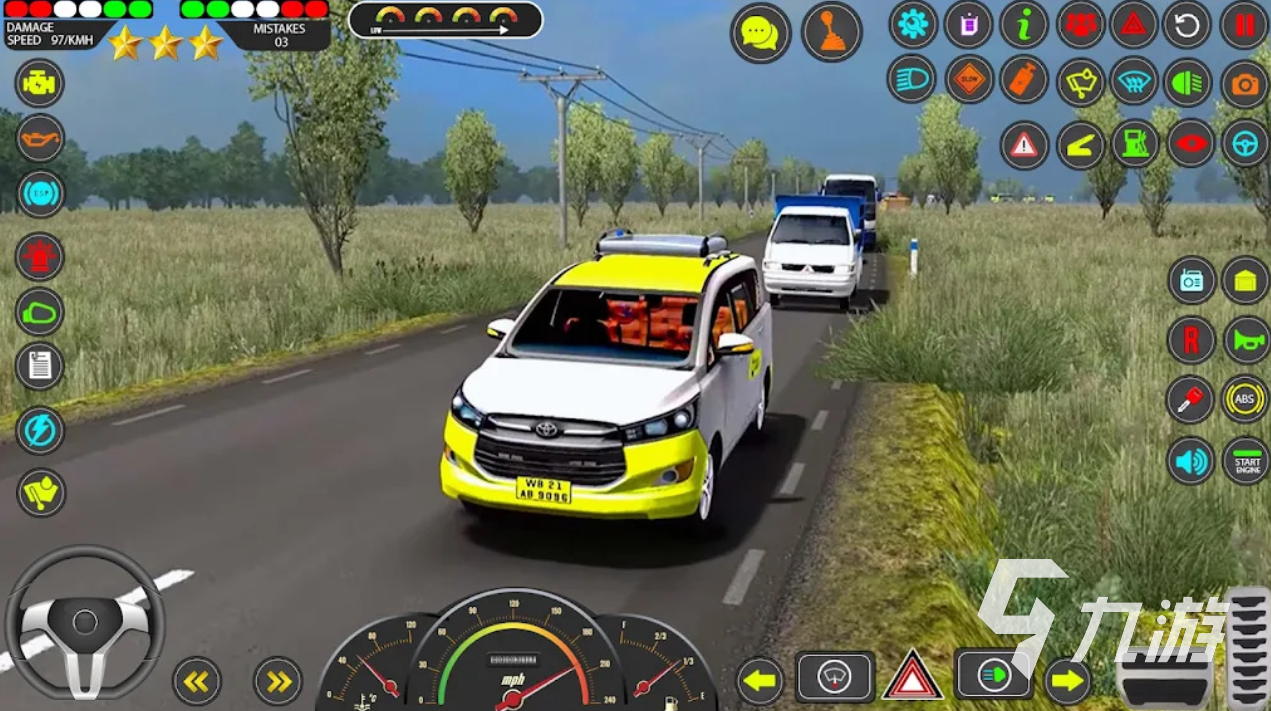Toggle the green fuel pump icon

pyautogui.click(x=1135, y=145)
